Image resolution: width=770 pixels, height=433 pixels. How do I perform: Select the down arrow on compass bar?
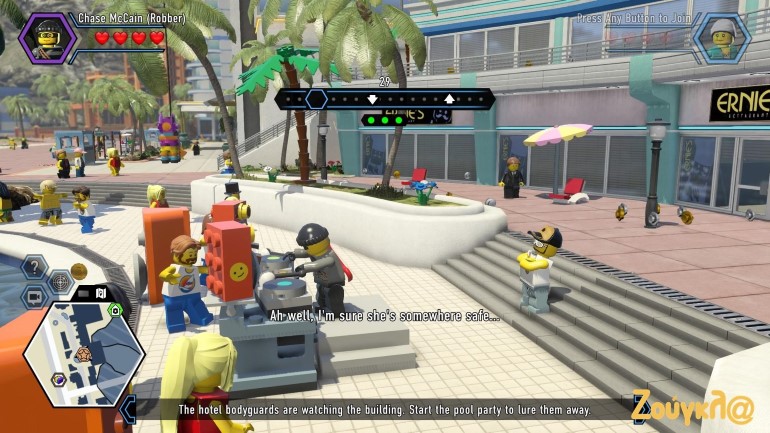click(x=372, y=98)
